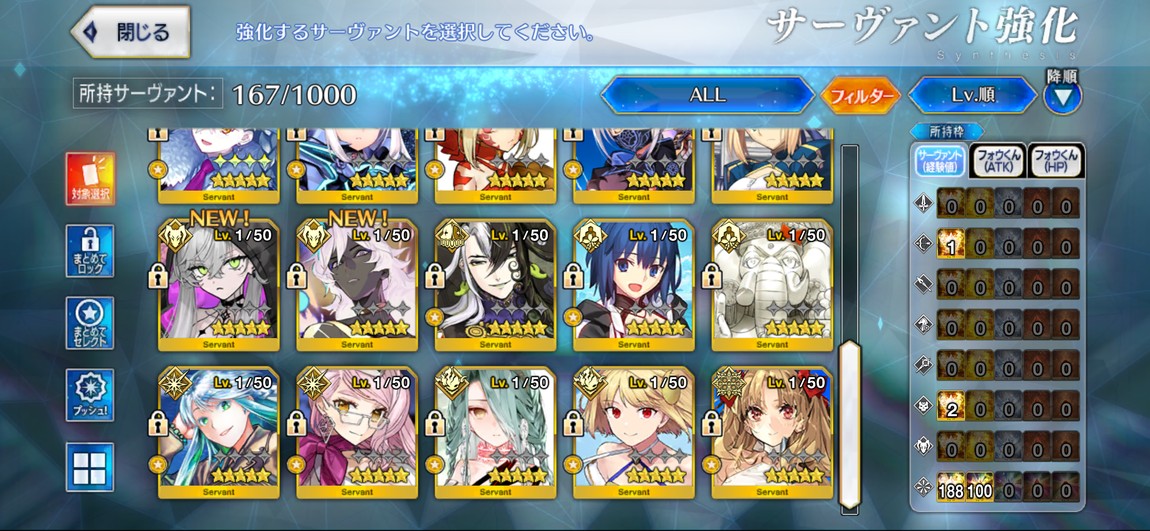Change the Lv. sort order option
This screenshot has width=1150, height=531.
[972, 96]
